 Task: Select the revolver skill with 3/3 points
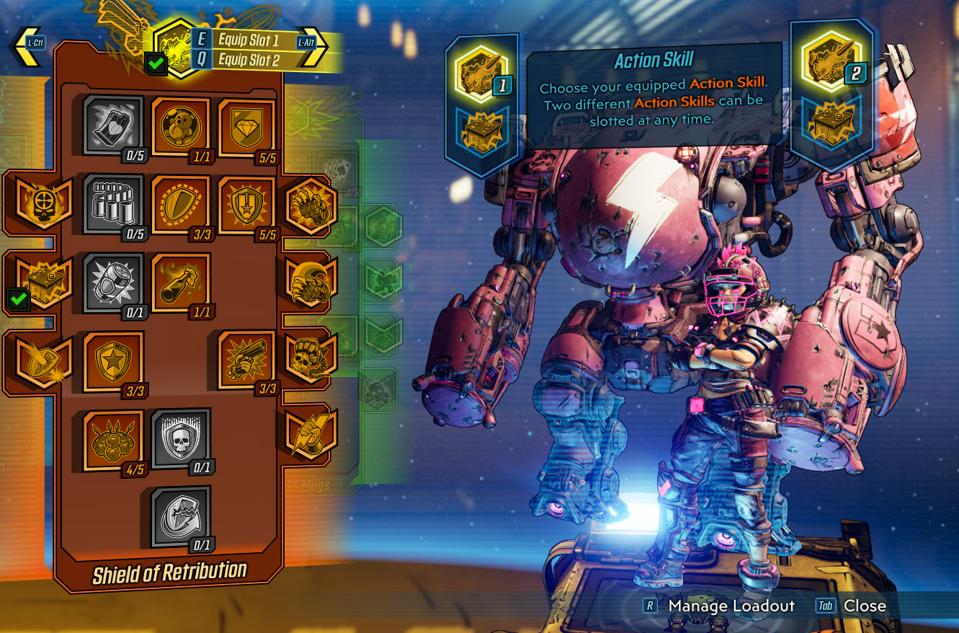coord(246,360)
